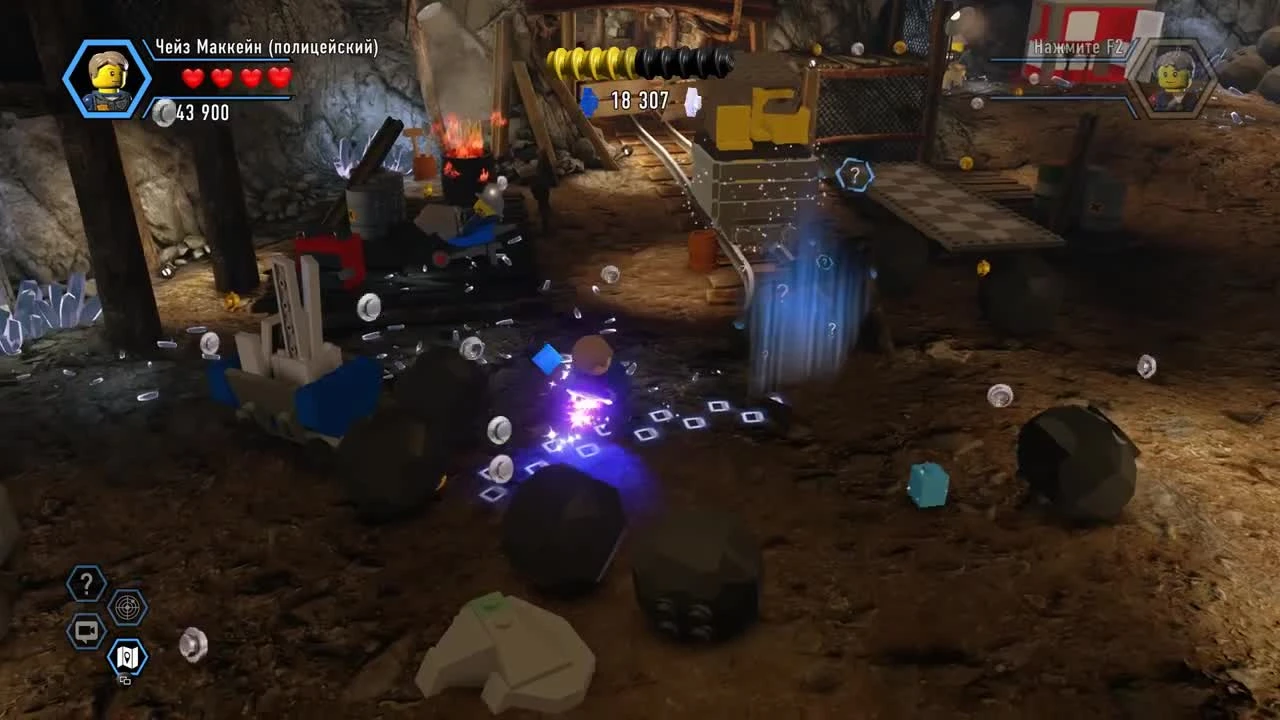Viewport: 1280px width, 720px height.
Task: Click the 18 307 stud counter
Action: coord(637,99)
